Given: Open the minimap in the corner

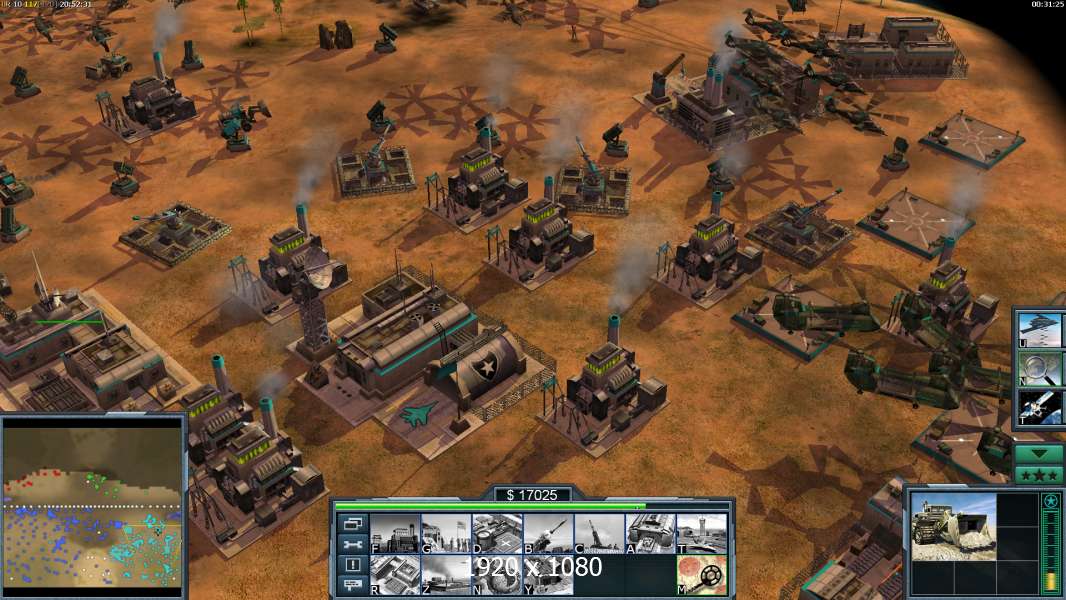Looking at the screenshot, I should coord(93,507).
